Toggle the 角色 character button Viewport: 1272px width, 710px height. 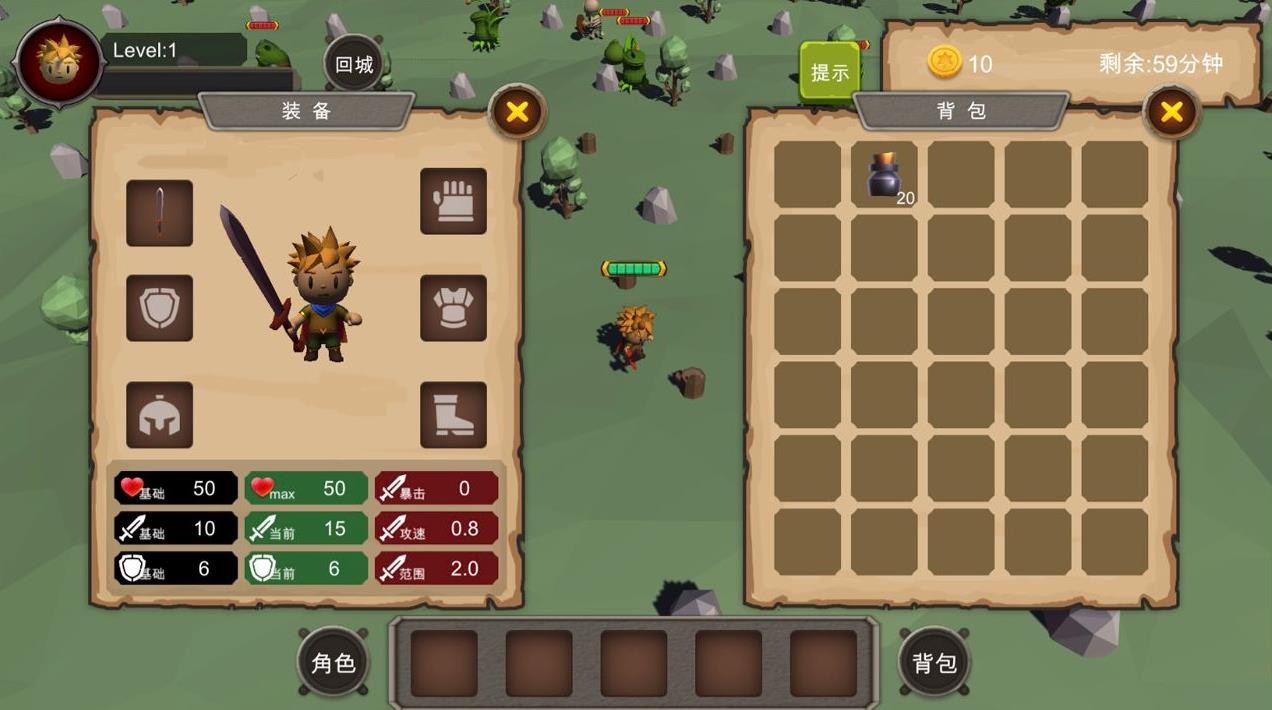click(333, 662)
